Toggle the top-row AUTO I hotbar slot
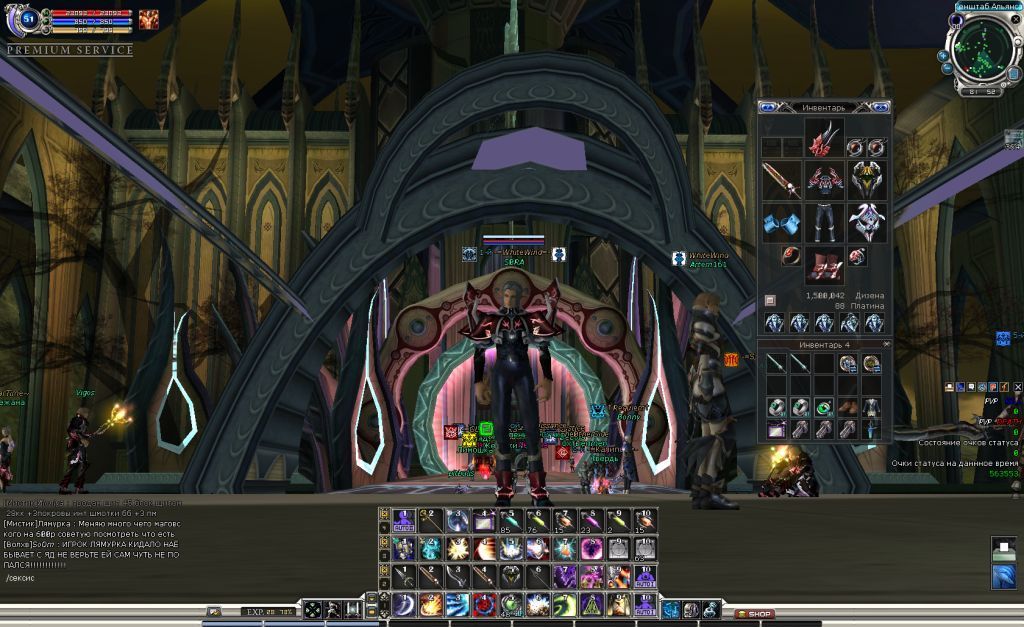1024x627 pixels. point(403,520)
